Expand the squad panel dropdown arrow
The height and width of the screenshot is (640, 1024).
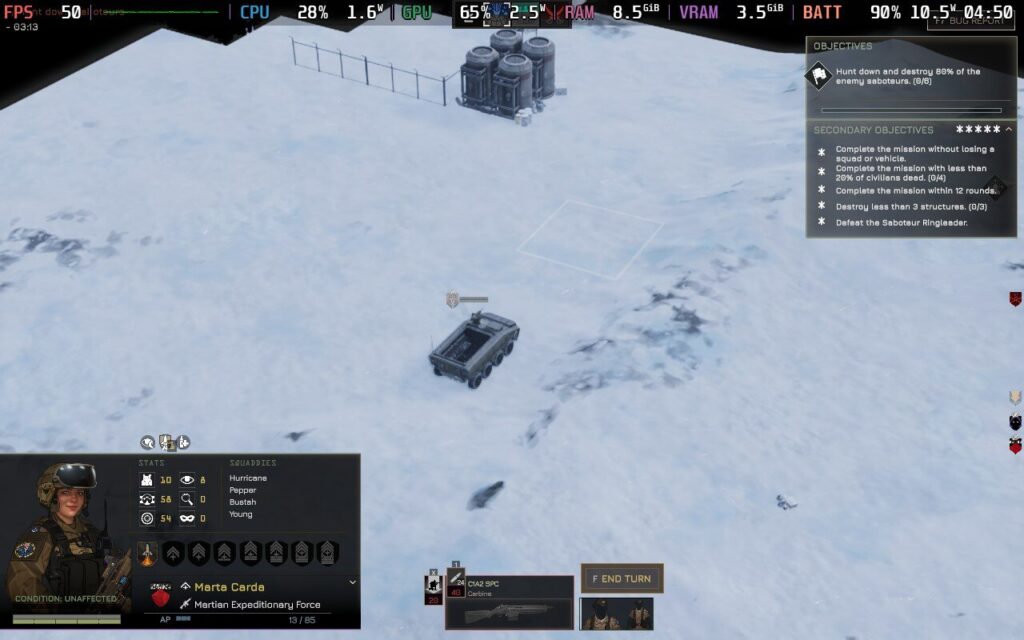click(x=352, y=582)
